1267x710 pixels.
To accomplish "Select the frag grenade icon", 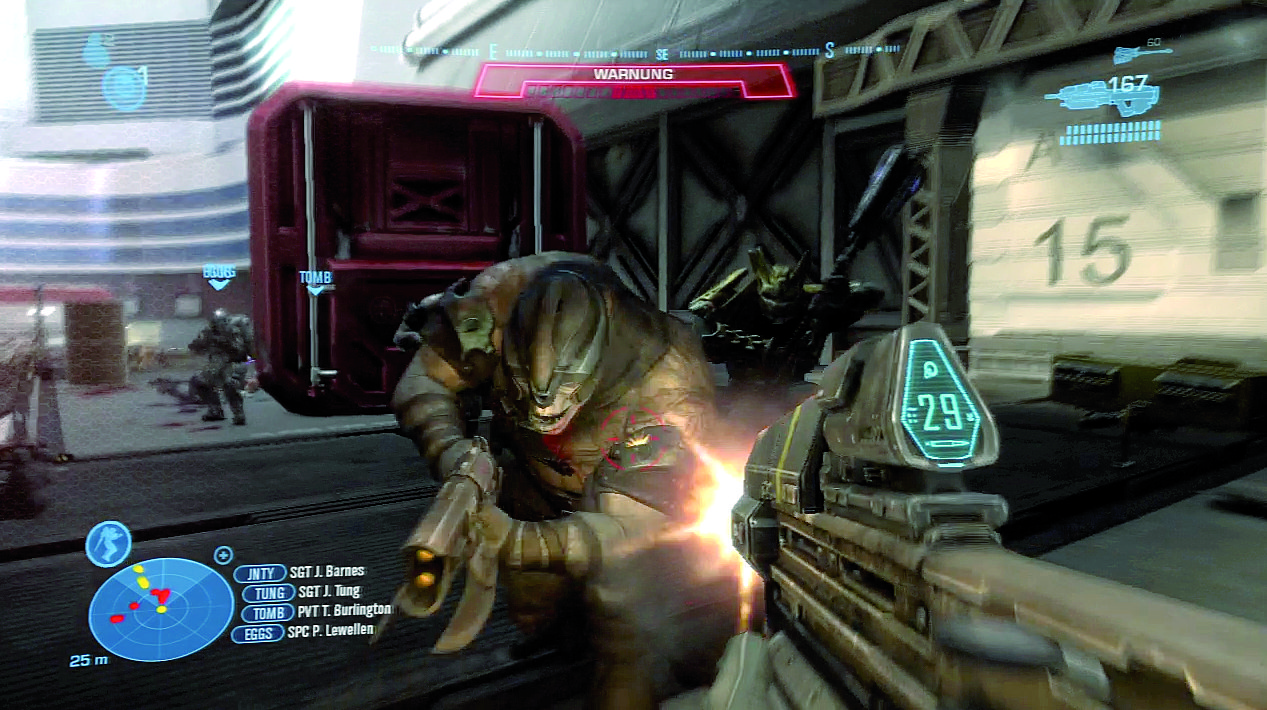I will click(x=96, y=49).
